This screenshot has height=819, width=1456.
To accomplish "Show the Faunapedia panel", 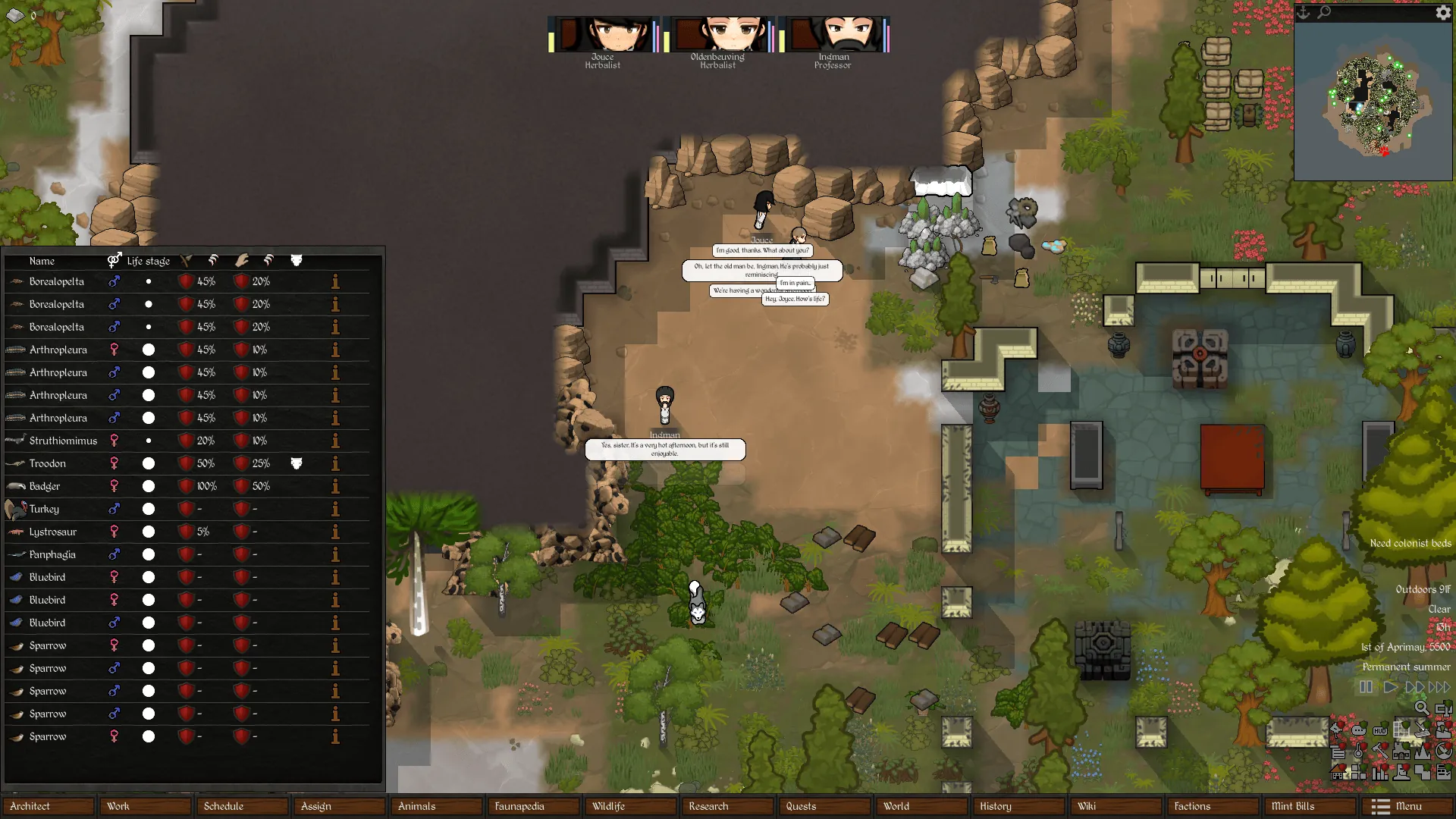I will point(533,806).
